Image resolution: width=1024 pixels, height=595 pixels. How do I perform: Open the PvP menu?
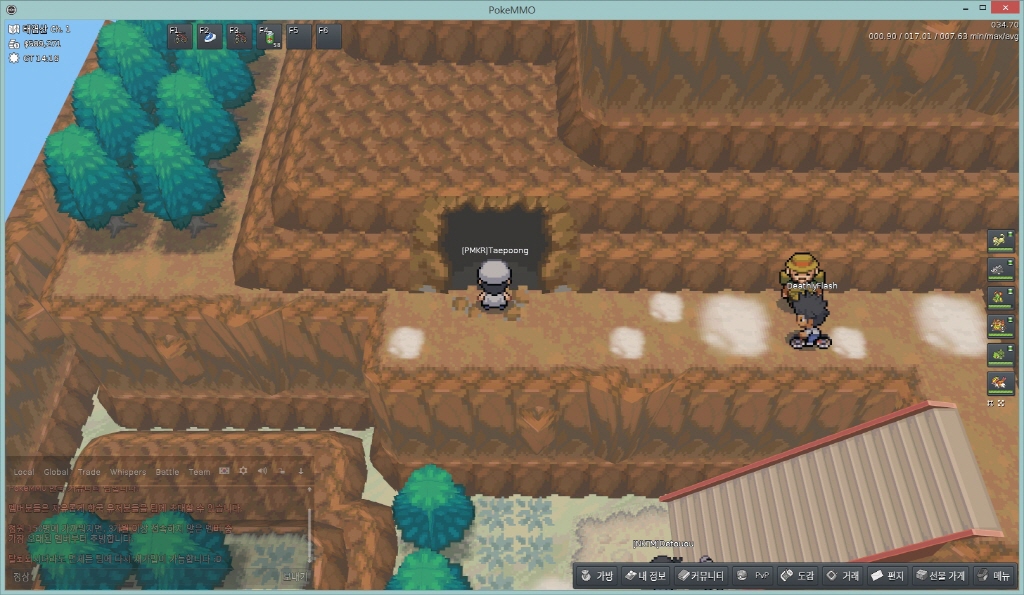(x=753, y=575)
